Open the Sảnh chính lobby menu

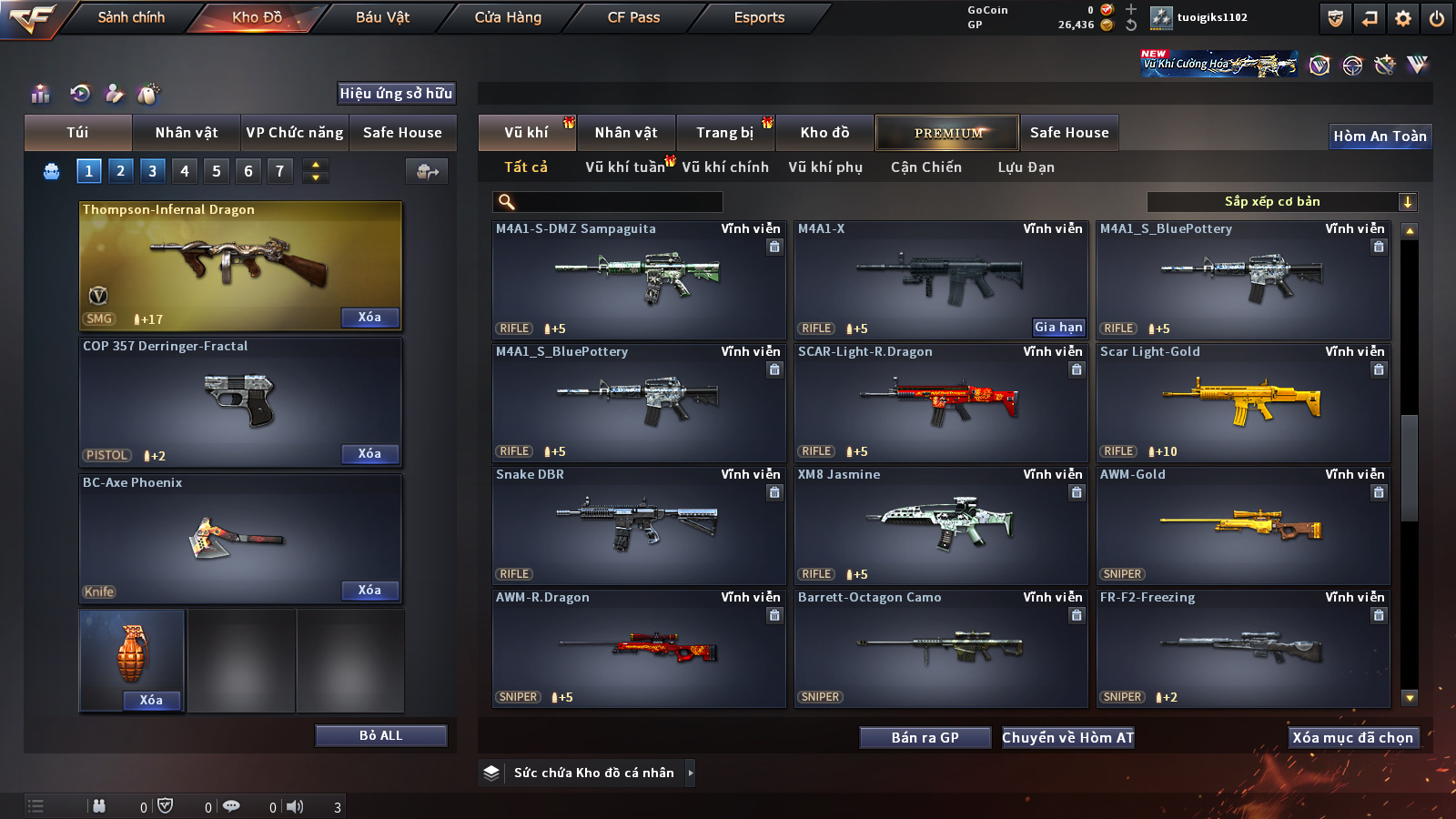click(x=131, y=17)
